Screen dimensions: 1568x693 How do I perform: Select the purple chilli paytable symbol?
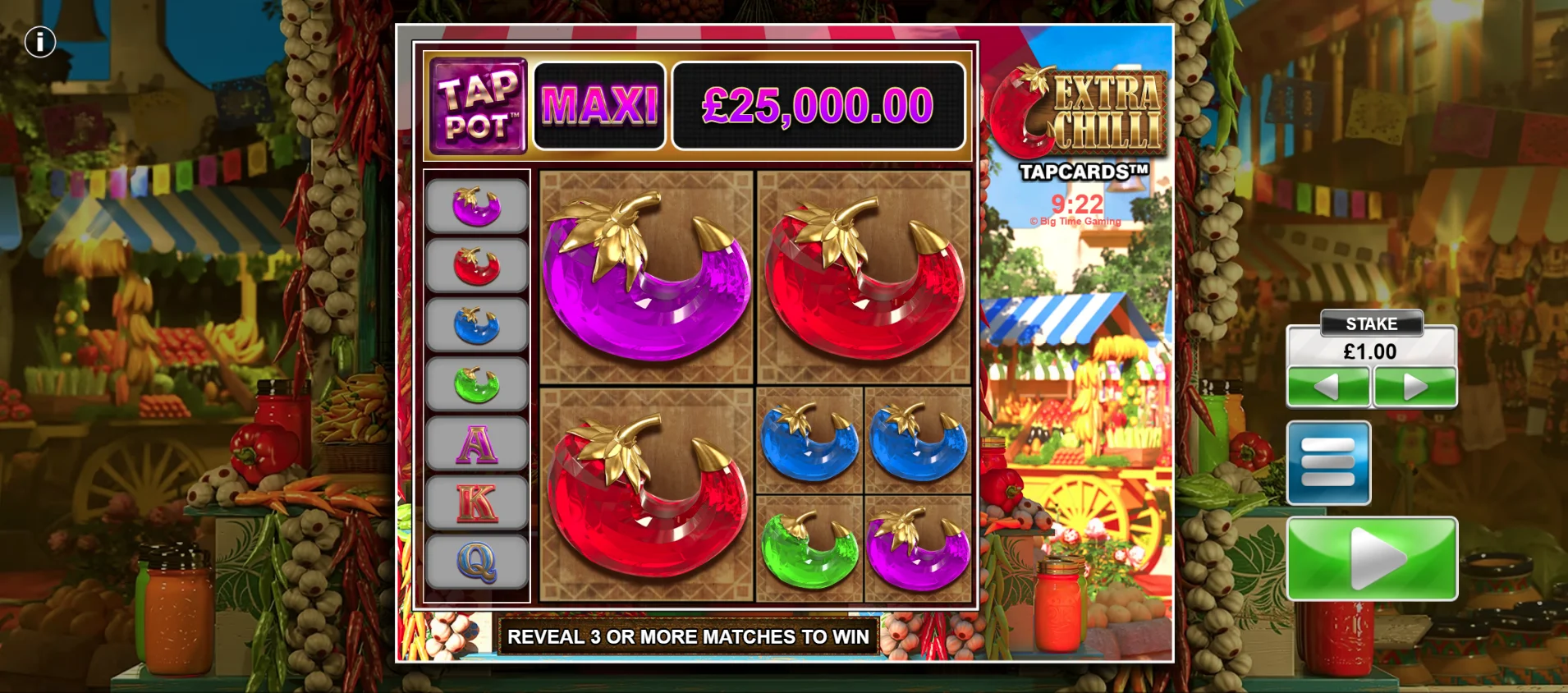coord(477,206)
